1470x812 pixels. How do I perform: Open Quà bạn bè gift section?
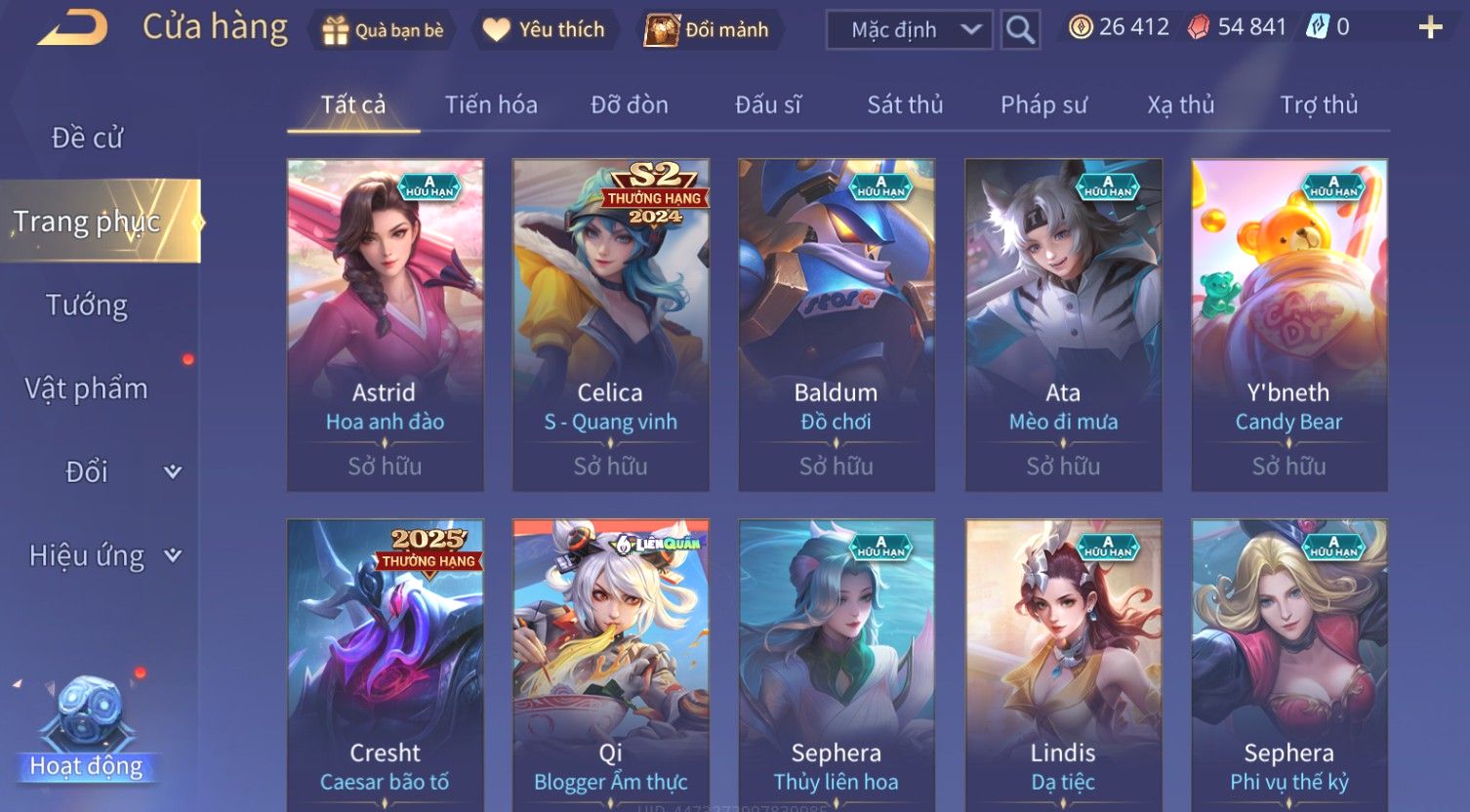coord(384,30)
